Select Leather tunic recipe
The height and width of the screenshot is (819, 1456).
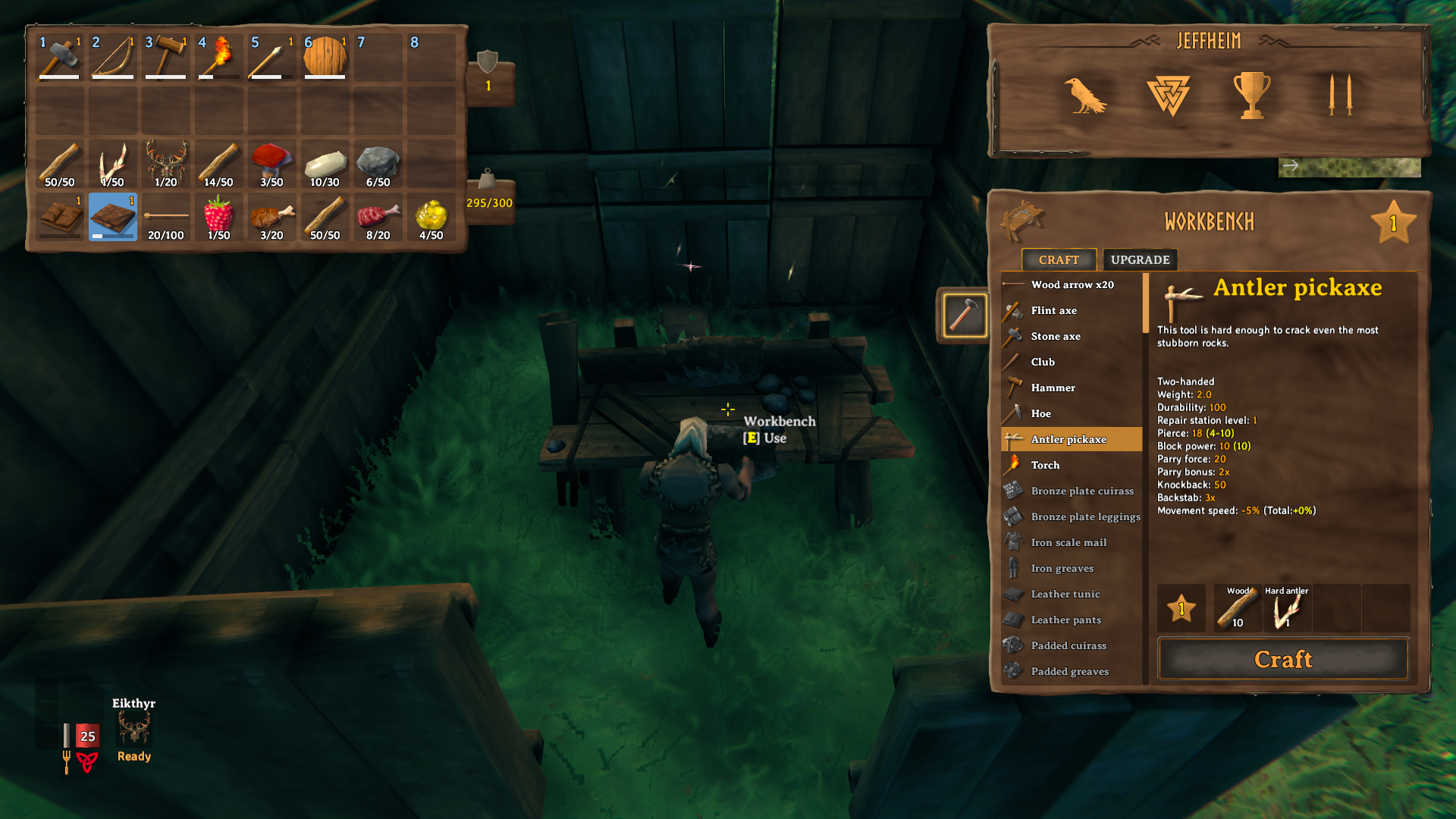1065,594
